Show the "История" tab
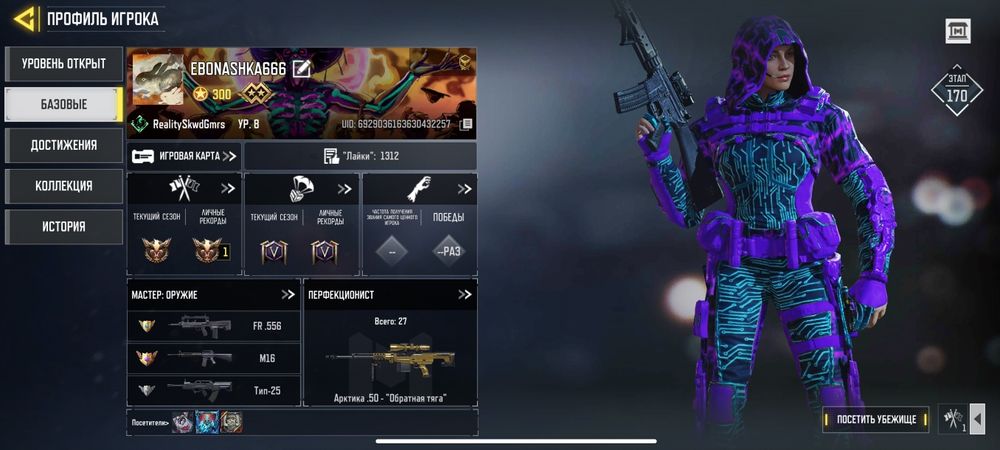This screenshot has width=1000, height=450. tap(64, 226)
